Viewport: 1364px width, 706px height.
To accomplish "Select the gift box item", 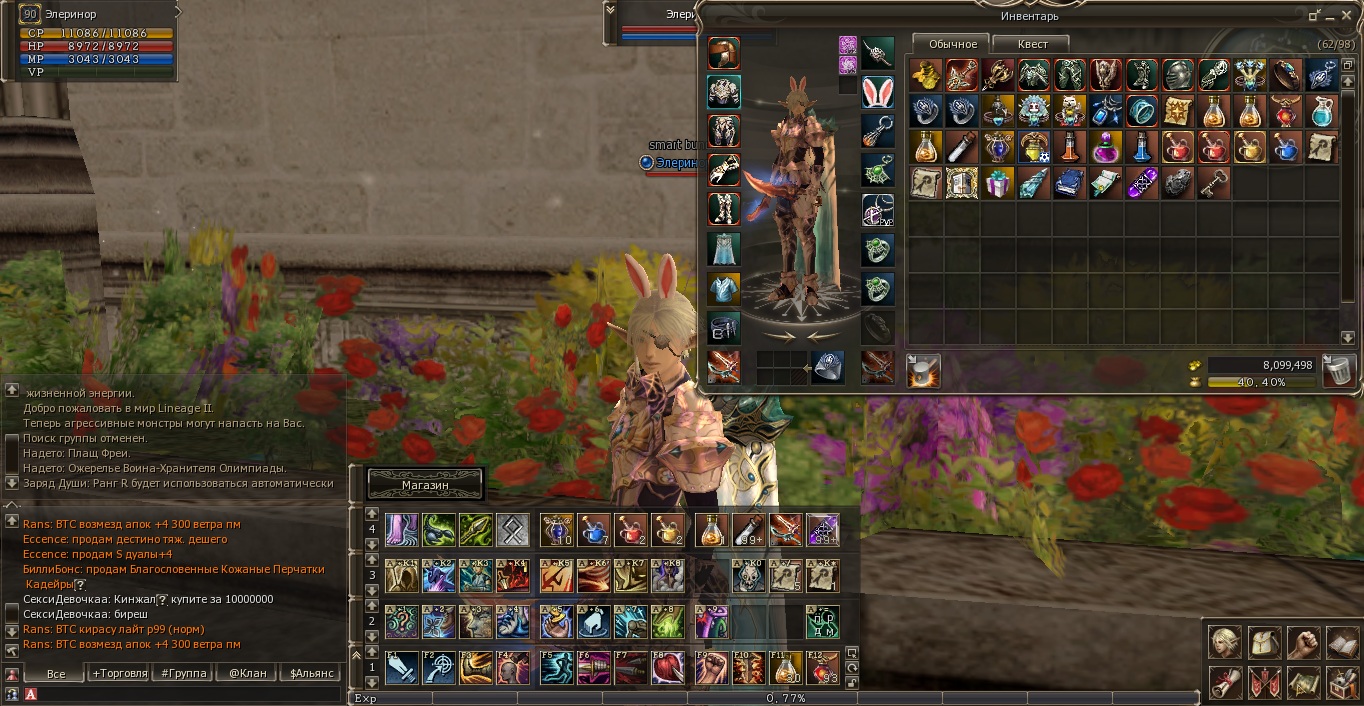I will tap(997, 183).
